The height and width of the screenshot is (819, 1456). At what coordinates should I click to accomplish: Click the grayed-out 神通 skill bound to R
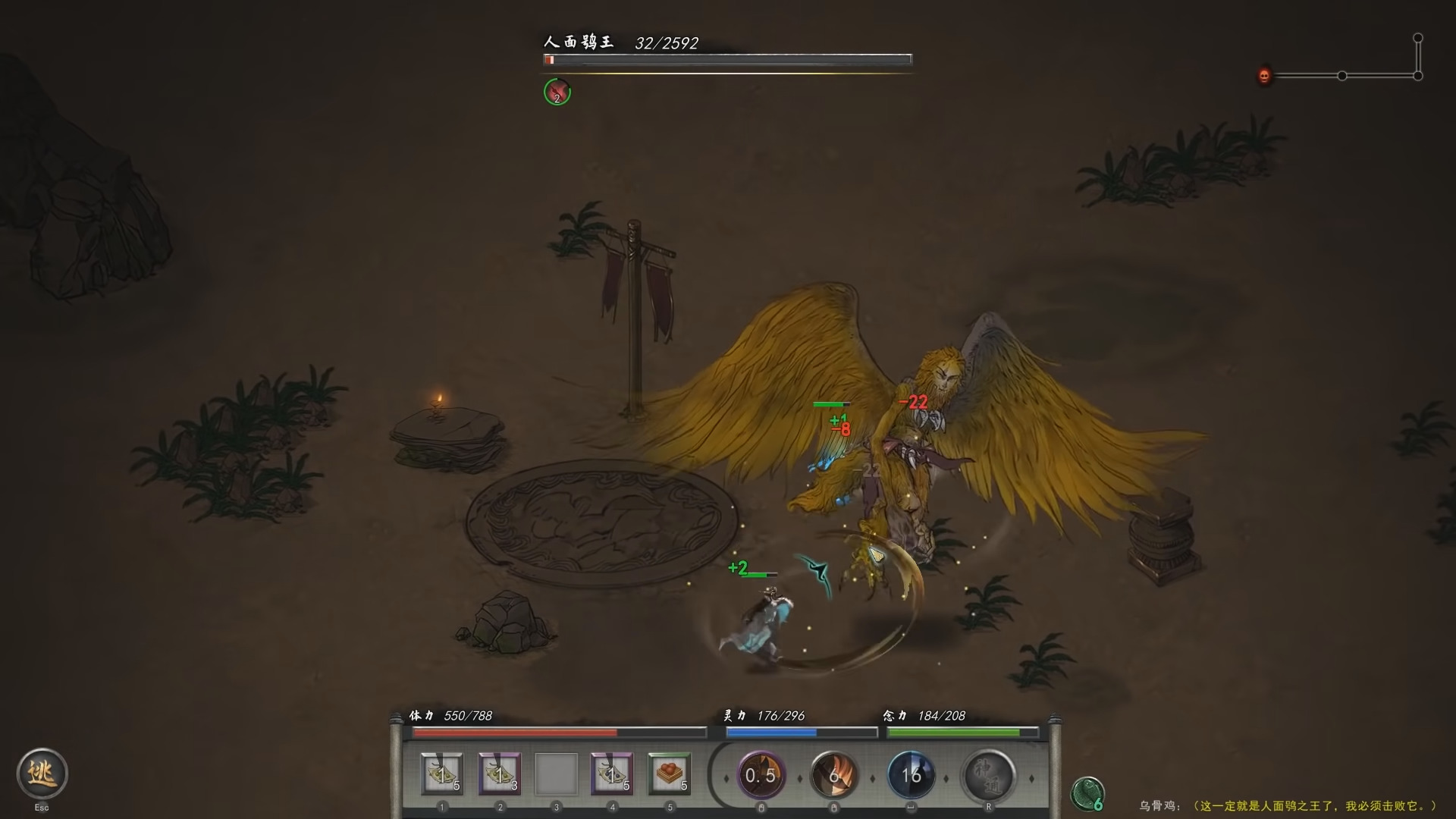point(987,775)
